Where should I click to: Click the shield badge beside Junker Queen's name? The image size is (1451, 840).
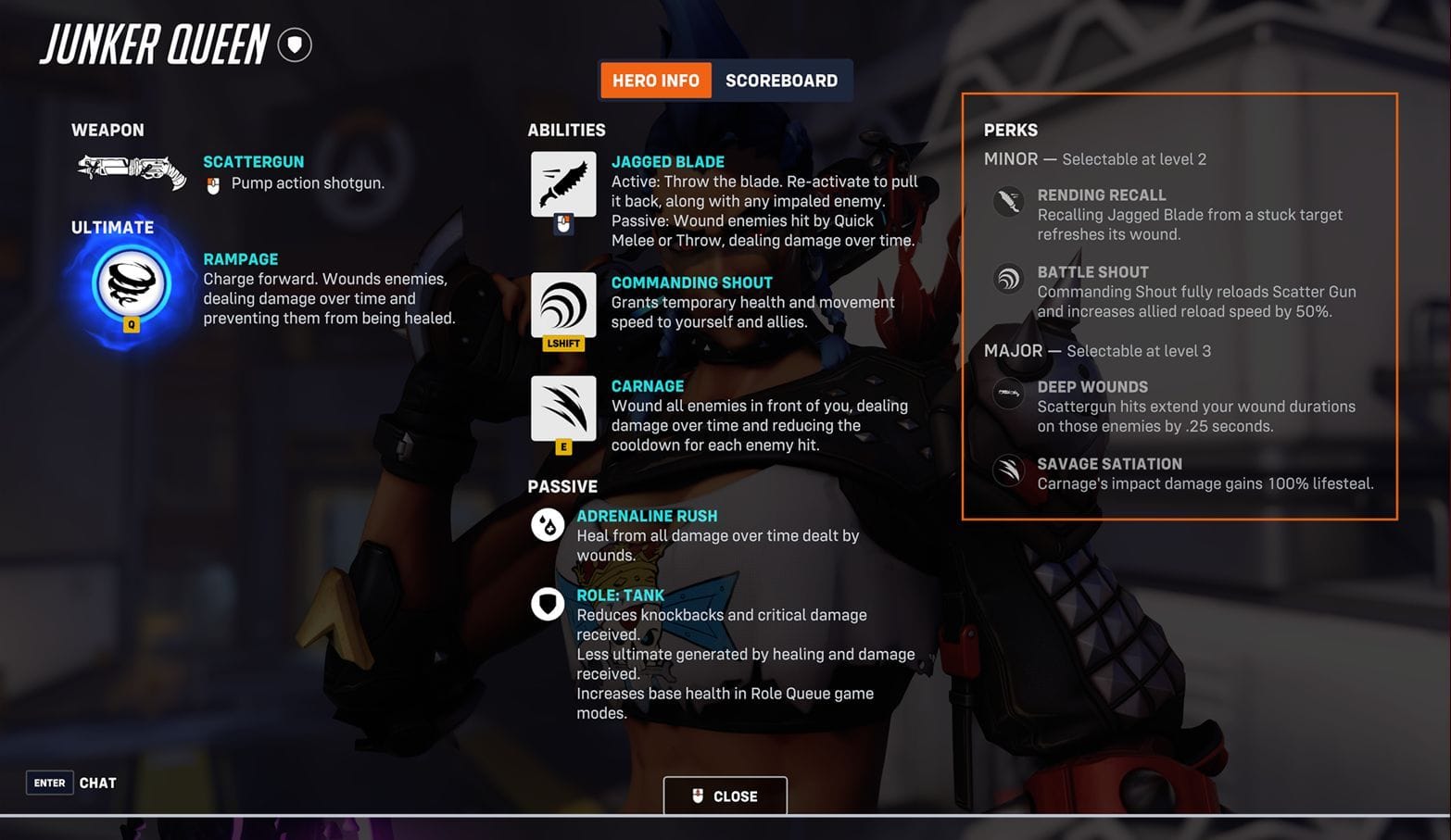295,44
